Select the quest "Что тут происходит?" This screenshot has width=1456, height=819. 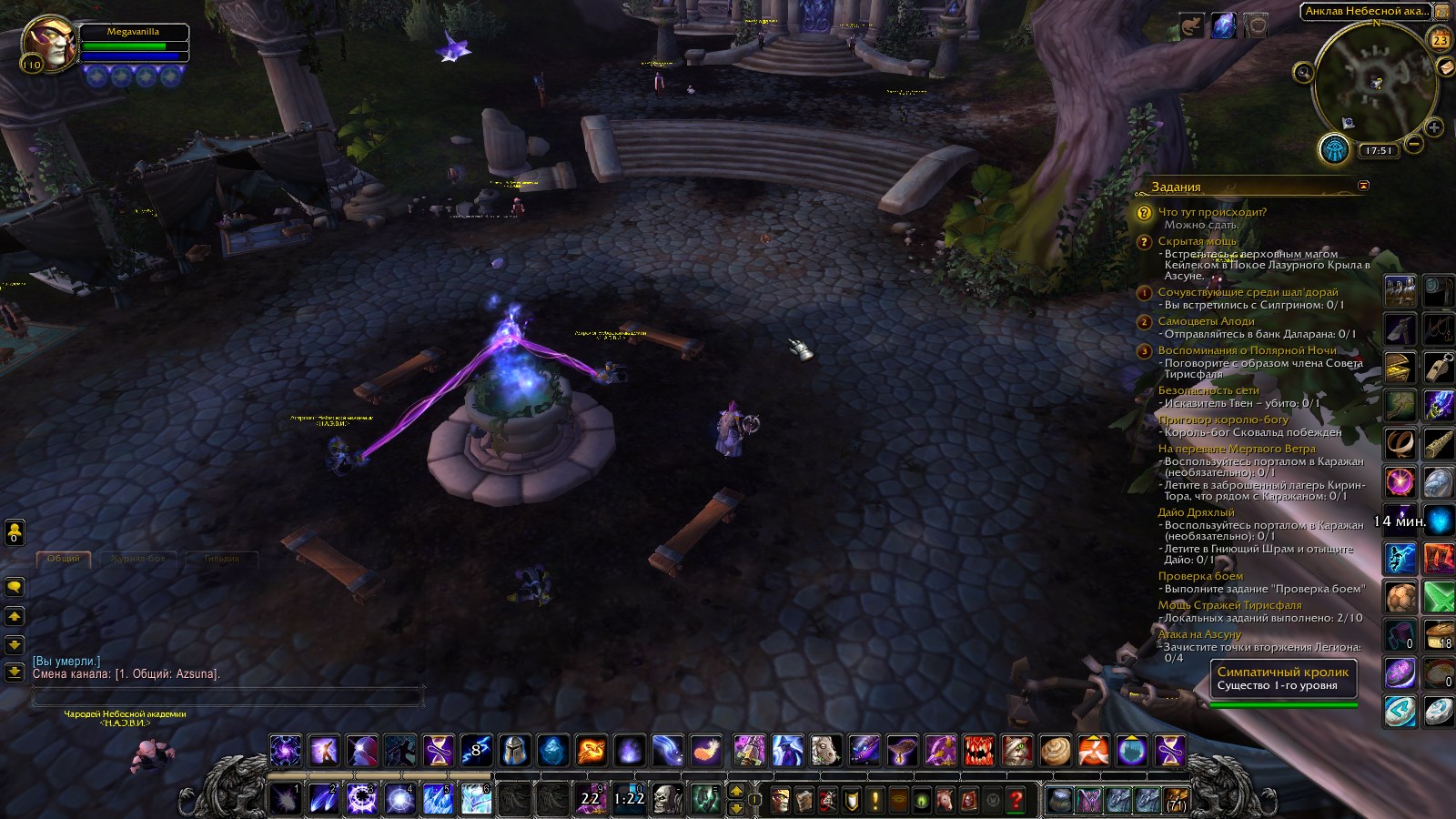[1211, 212]
